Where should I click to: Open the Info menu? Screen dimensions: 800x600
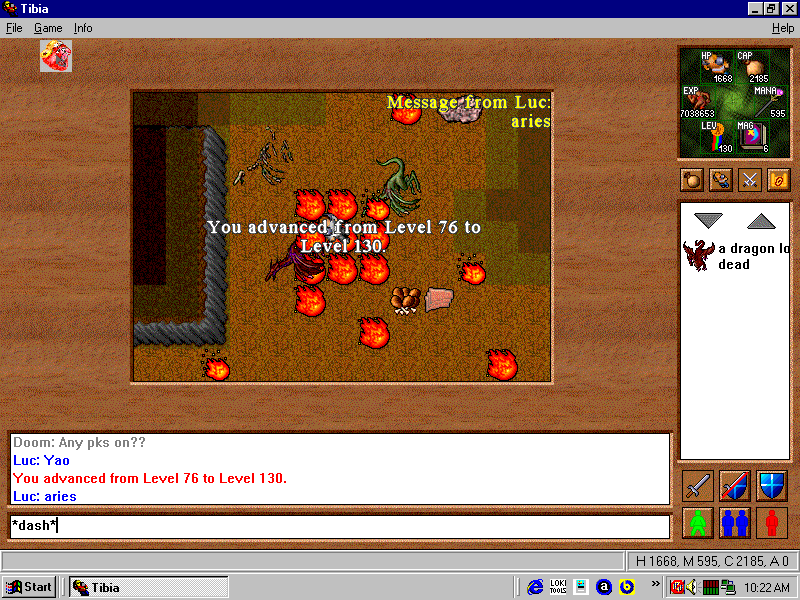click(83, 28)
